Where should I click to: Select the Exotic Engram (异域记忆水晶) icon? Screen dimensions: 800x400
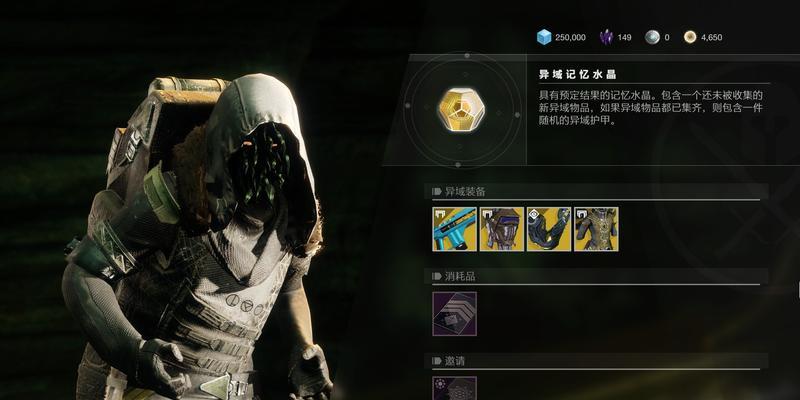point(461,109)
